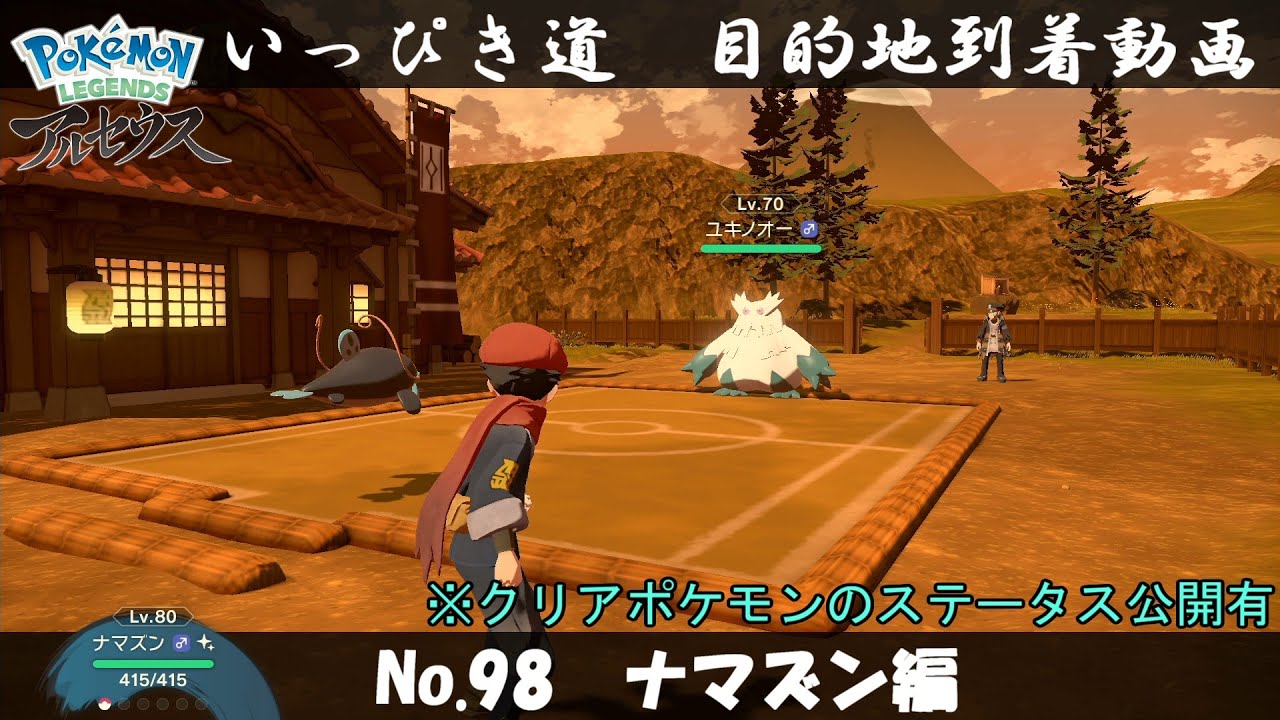The width and height of the screenshot is (1280, 720).
Task: Click the HP value 415/415 text
Action: click(x=151, y=679)
